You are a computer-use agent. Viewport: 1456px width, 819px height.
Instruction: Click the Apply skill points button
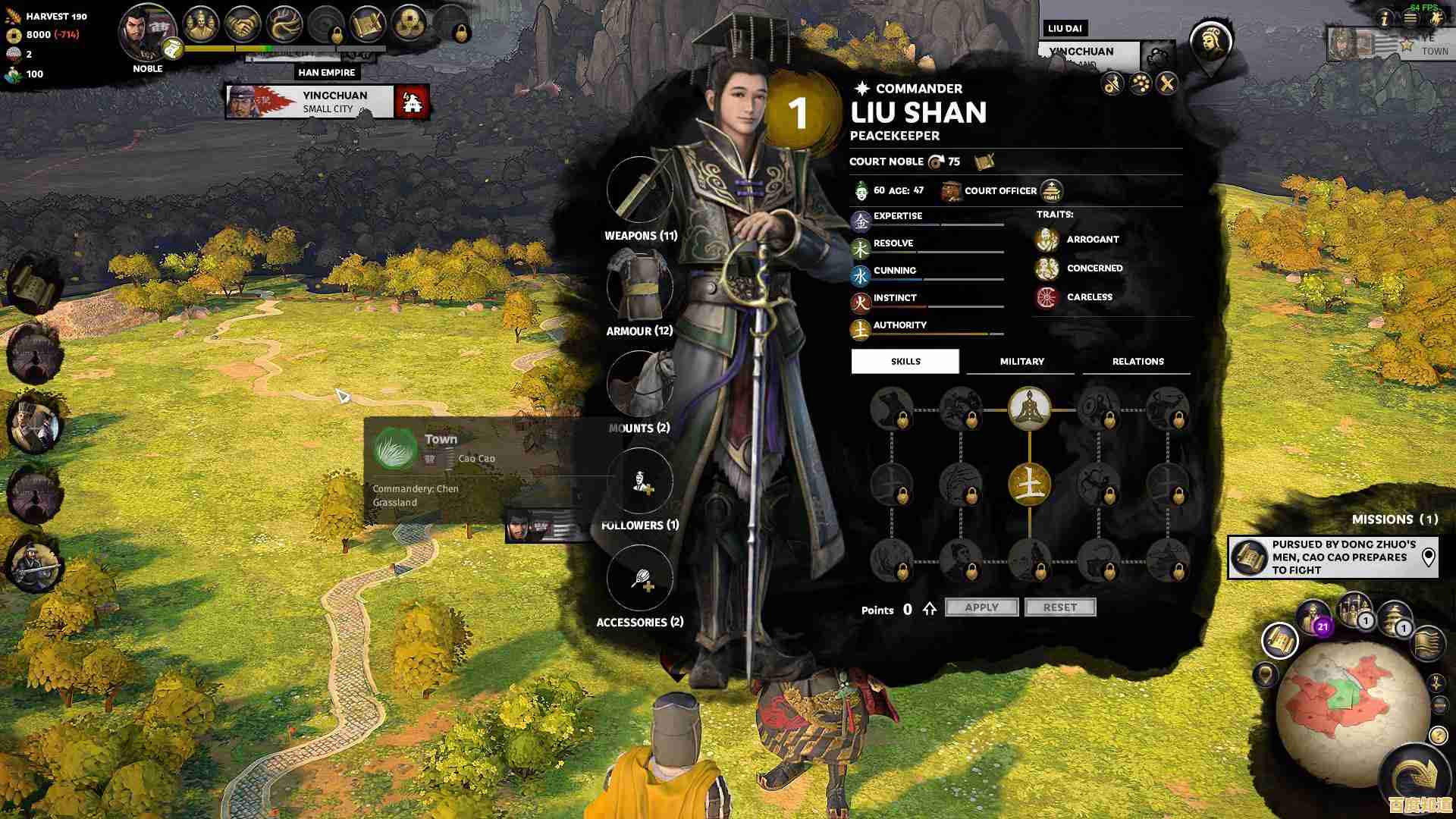click(x=981, y=607)
